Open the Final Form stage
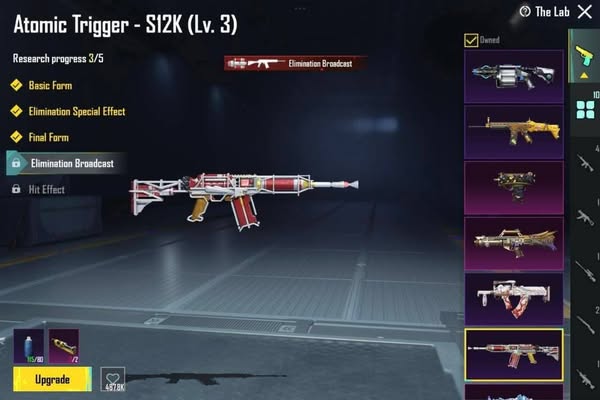 coord(48,136)
